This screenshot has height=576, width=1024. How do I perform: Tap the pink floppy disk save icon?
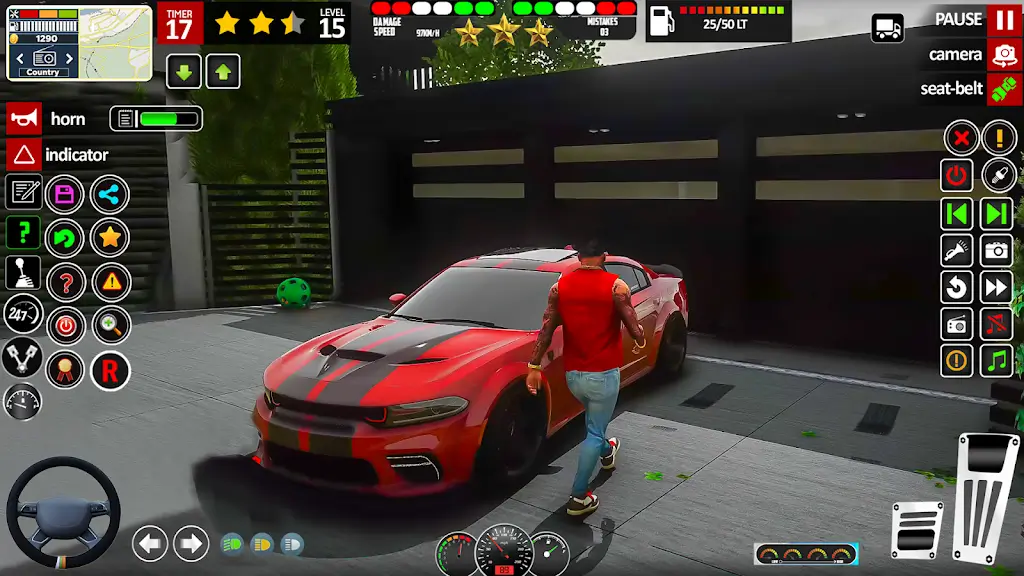[65, 194]
